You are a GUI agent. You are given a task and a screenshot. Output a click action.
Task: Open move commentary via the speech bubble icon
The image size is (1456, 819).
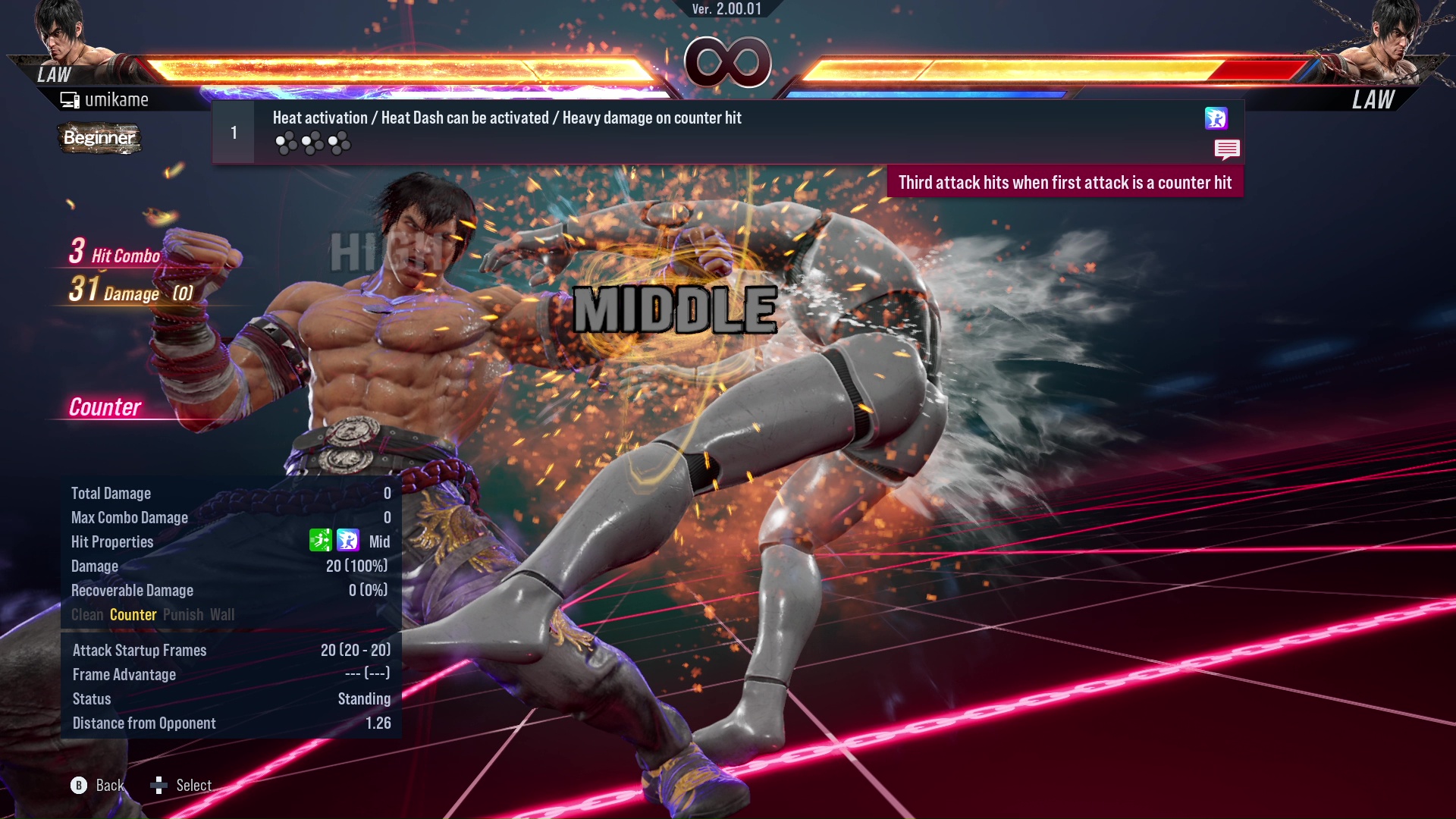point(1227,150)
